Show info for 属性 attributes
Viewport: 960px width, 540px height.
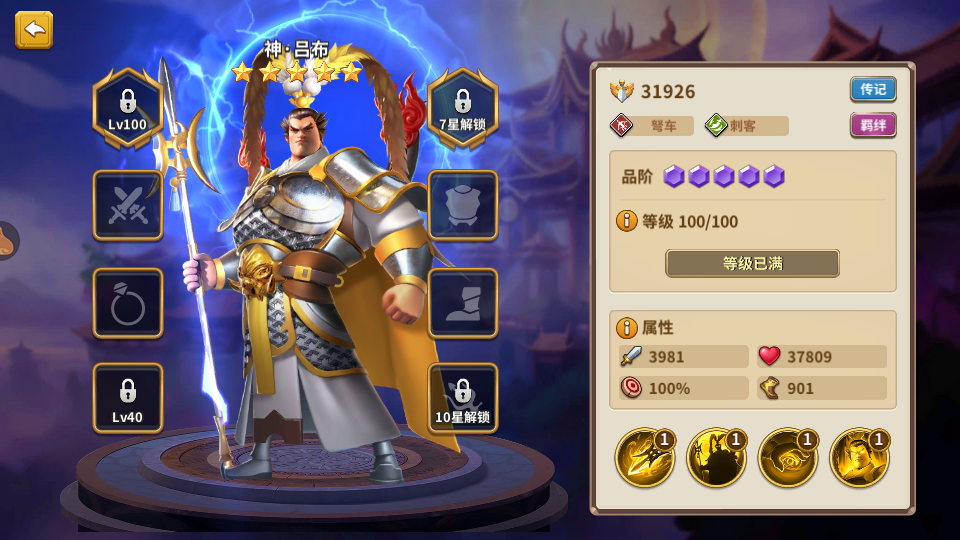[627, 327]
